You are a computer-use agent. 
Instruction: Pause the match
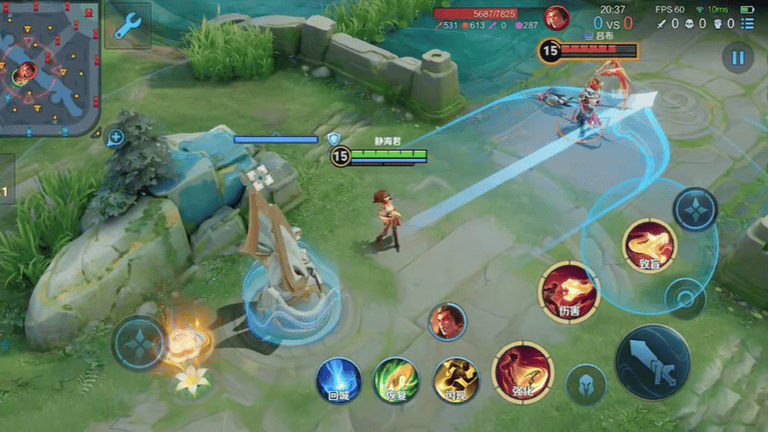pyautogui.click(x=738, y=58)
